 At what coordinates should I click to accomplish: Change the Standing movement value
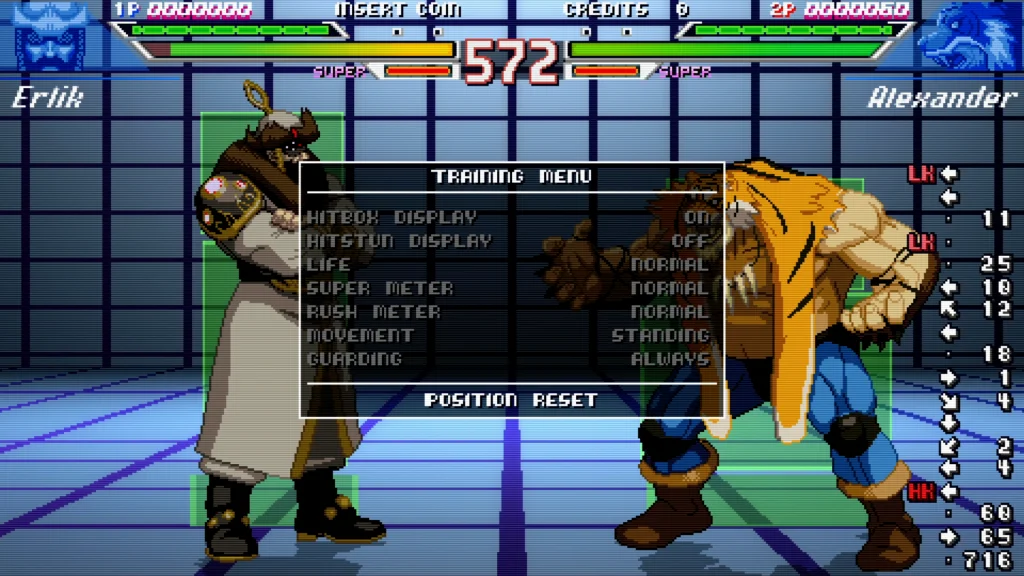click(660, 335)
